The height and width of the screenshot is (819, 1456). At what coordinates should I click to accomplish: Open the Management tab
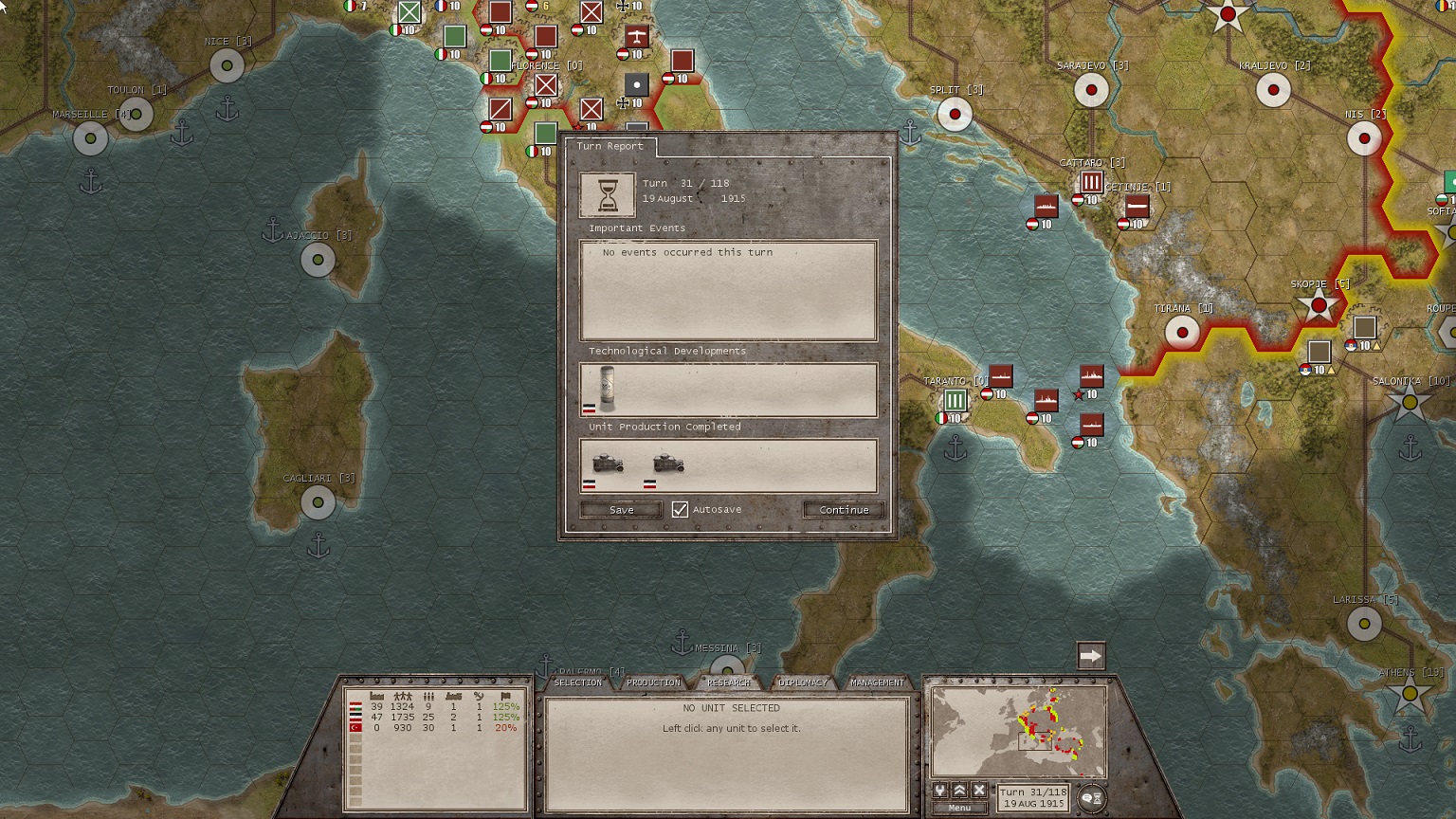(877, 682)
